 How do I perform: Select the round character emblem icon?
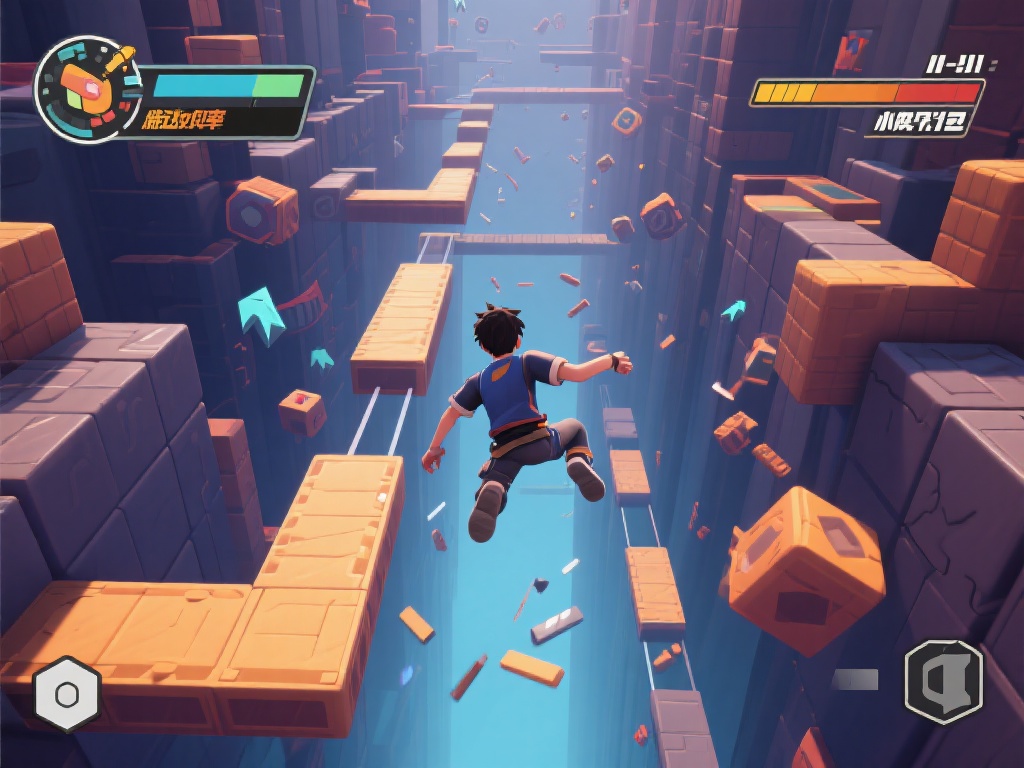[86, 89]
